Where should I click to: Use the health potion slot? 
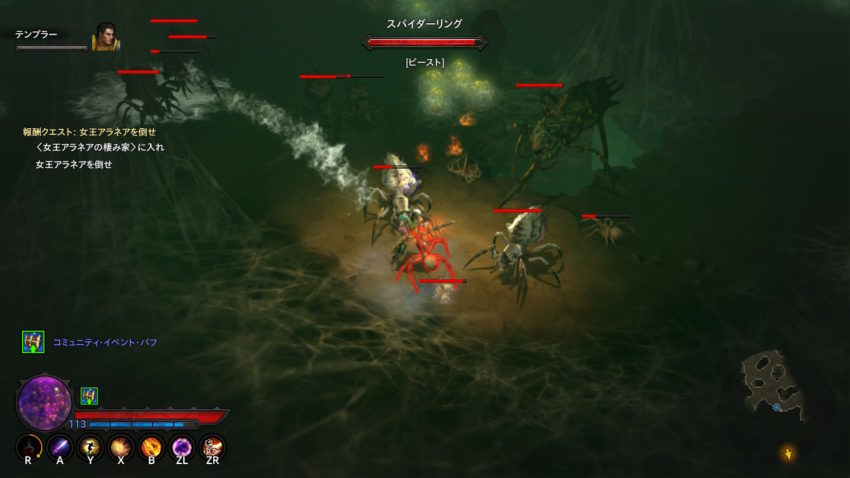coord(30,446)
